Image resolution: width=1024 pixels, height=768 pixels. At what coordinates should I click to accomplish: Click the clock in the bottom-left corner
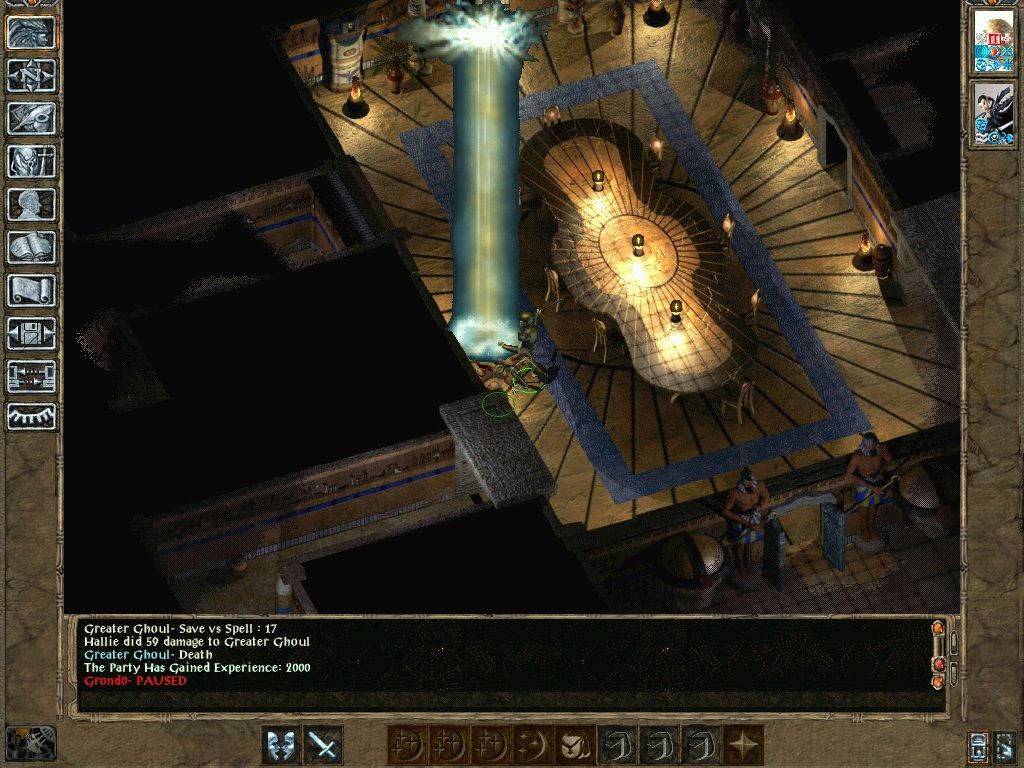click(x=30, y=743)
